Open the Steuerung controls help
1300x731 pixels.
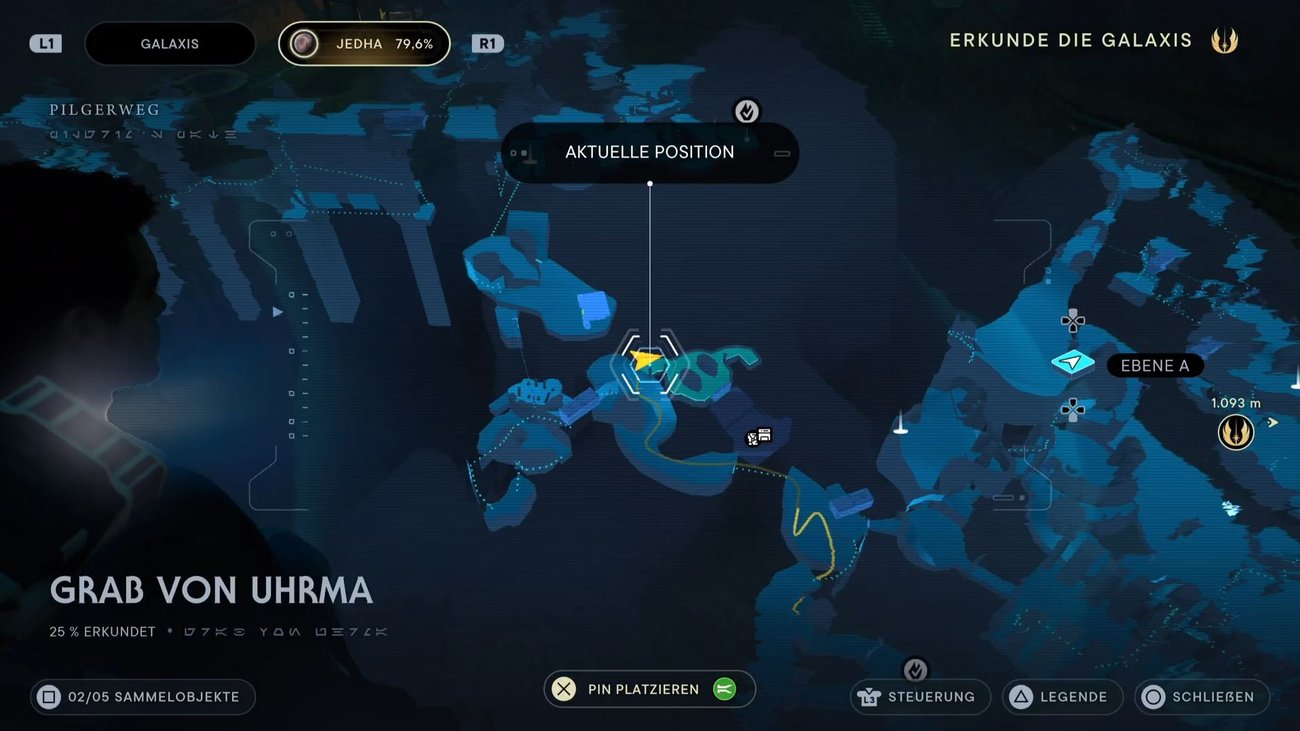click(x=920, y=697)
